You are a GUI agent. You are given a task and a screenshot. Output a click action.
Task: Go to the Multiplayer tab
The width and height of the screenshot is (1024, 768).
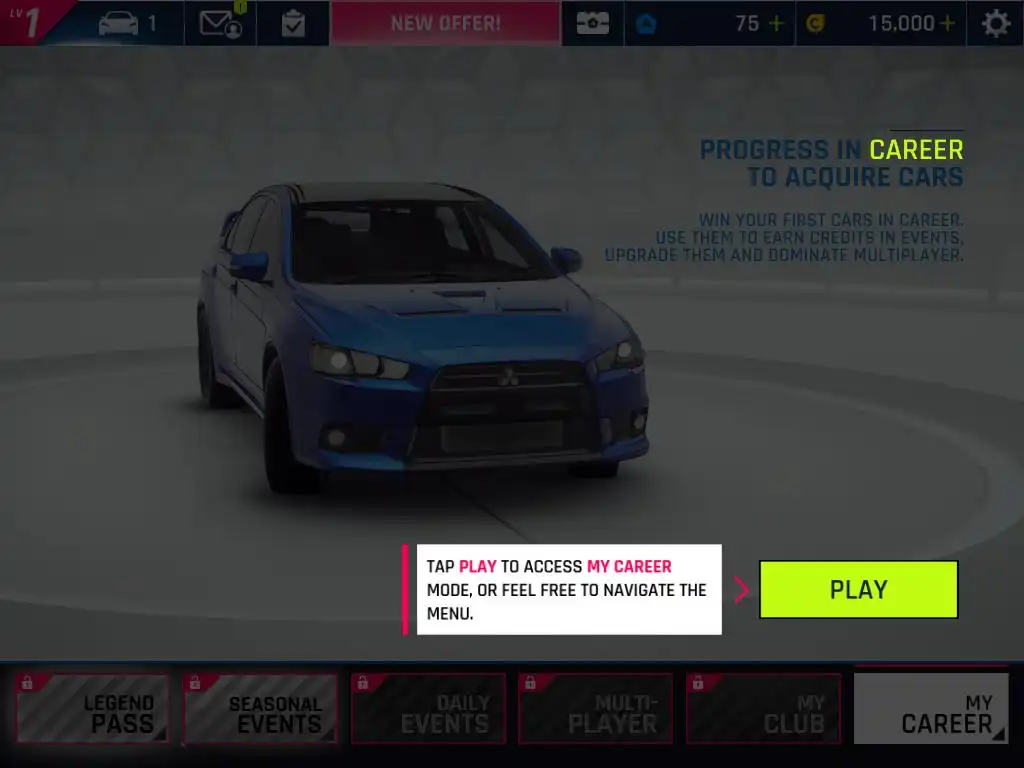point(596,709)
